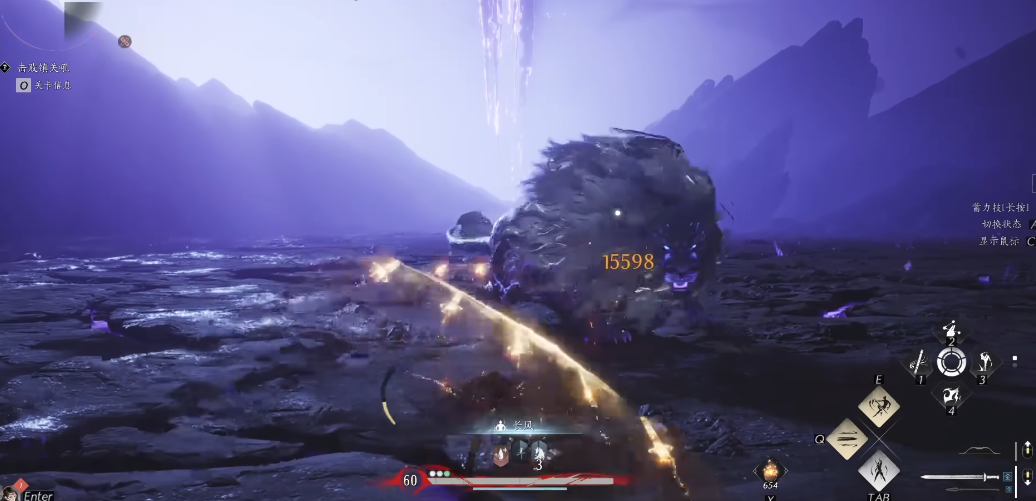Open the chat icon beside Enter

pyautogui.click(x=10, y=491)
